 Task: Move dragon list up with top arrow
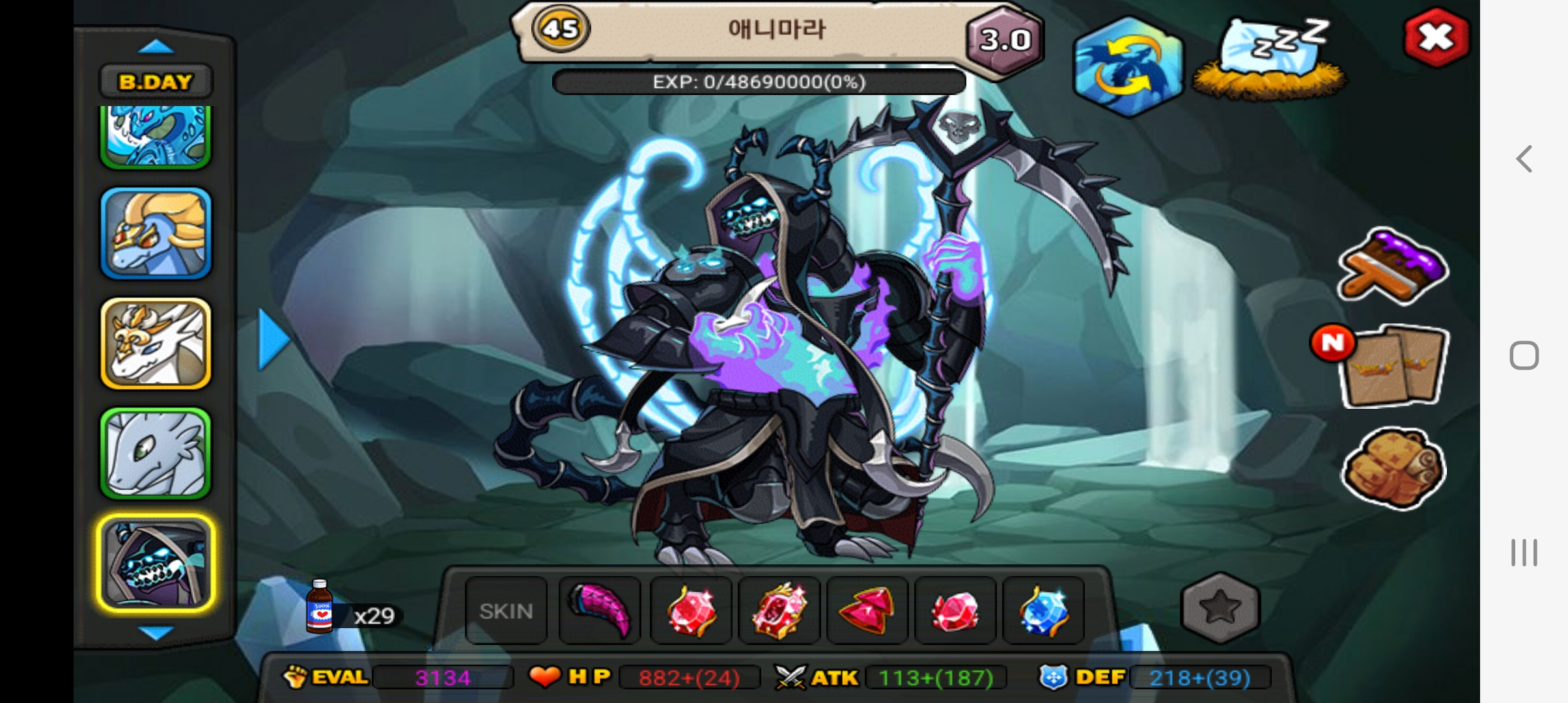[x=156, y=47]
